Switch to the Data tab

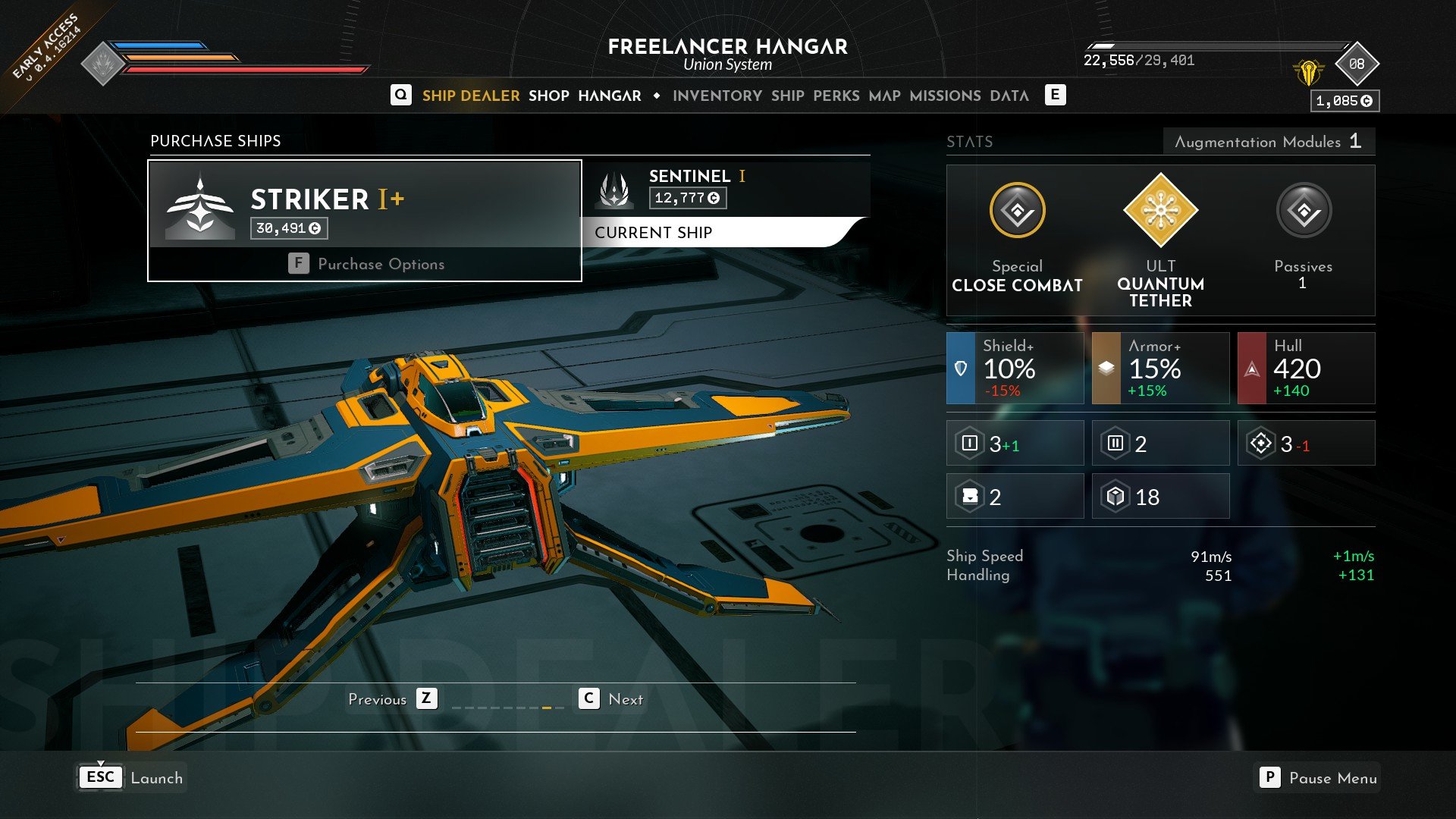[1009, 96]
